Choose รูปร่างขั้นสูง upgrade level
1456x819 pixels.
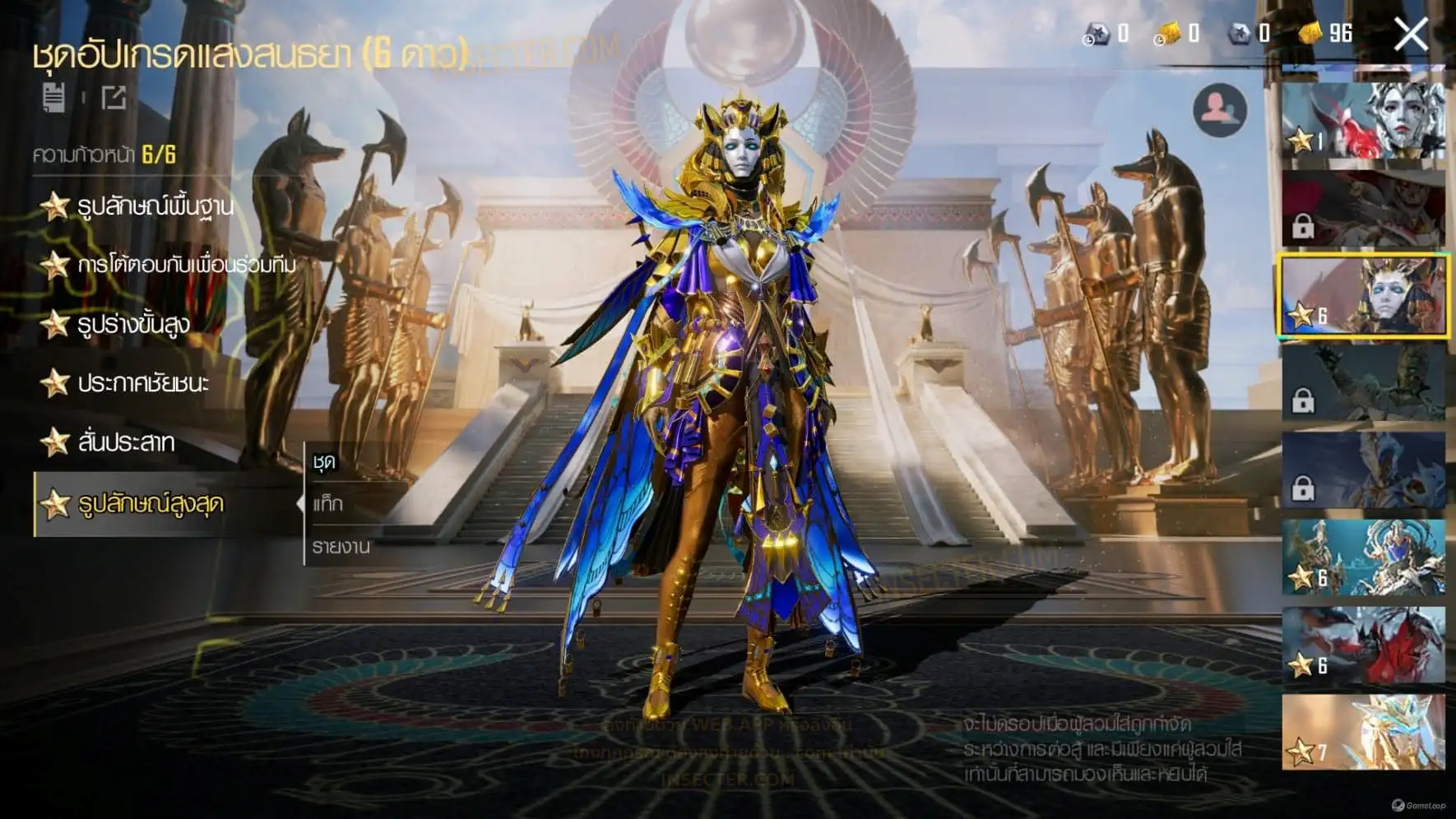coord(133,324)
